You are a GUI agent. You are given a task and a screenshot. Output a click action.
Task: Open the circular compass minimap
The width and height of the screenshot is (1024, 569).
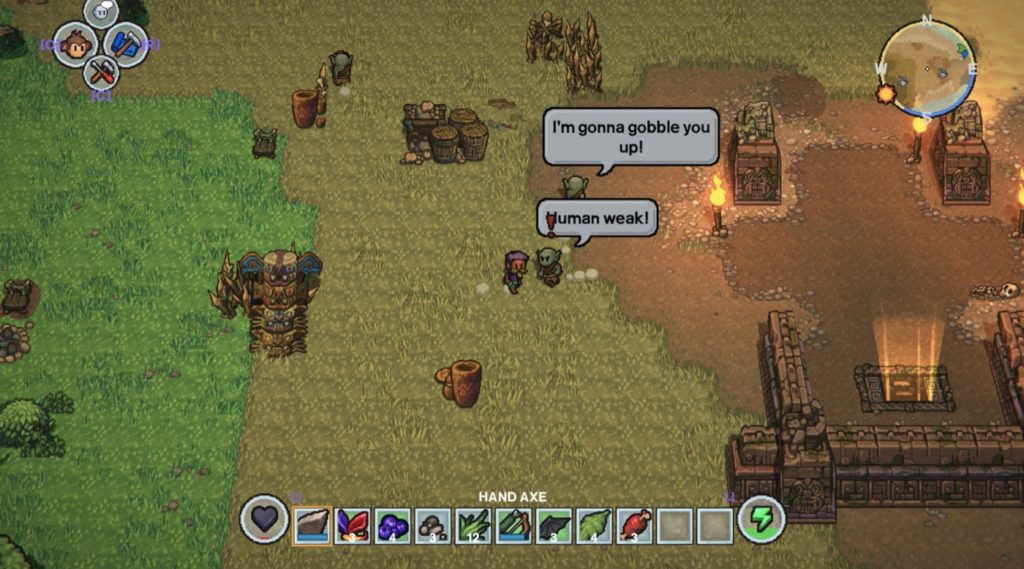tap(926, 66)
